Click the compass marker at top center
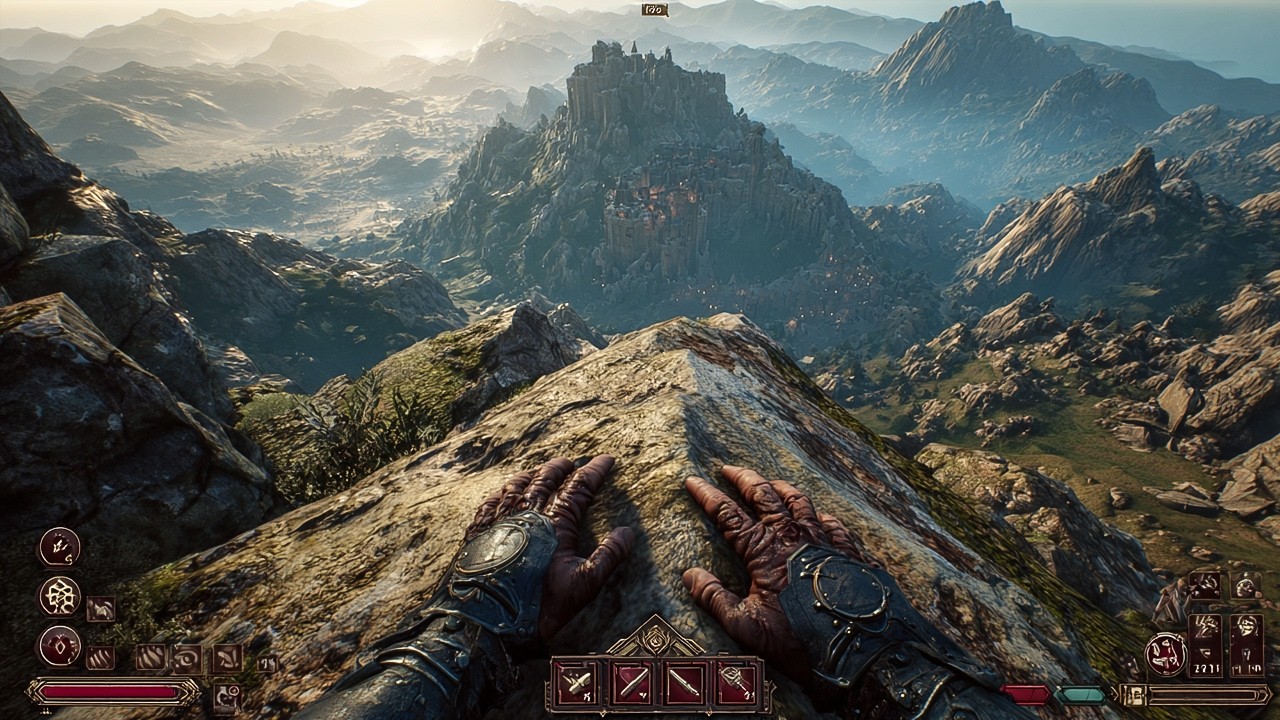Screen dimensions: 1280x720 (655, 10)
